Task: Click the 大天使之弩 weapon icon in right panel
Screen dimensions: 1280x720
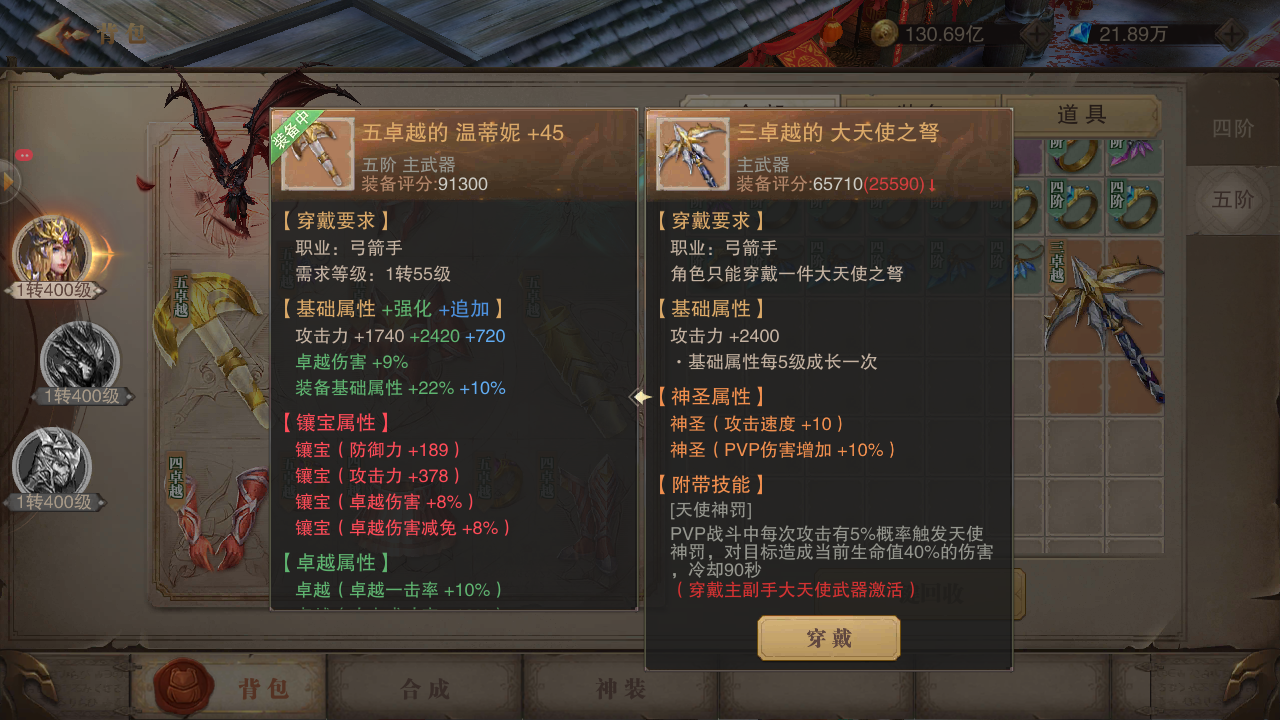Action: pyautogui.click(x=692, y=155)
